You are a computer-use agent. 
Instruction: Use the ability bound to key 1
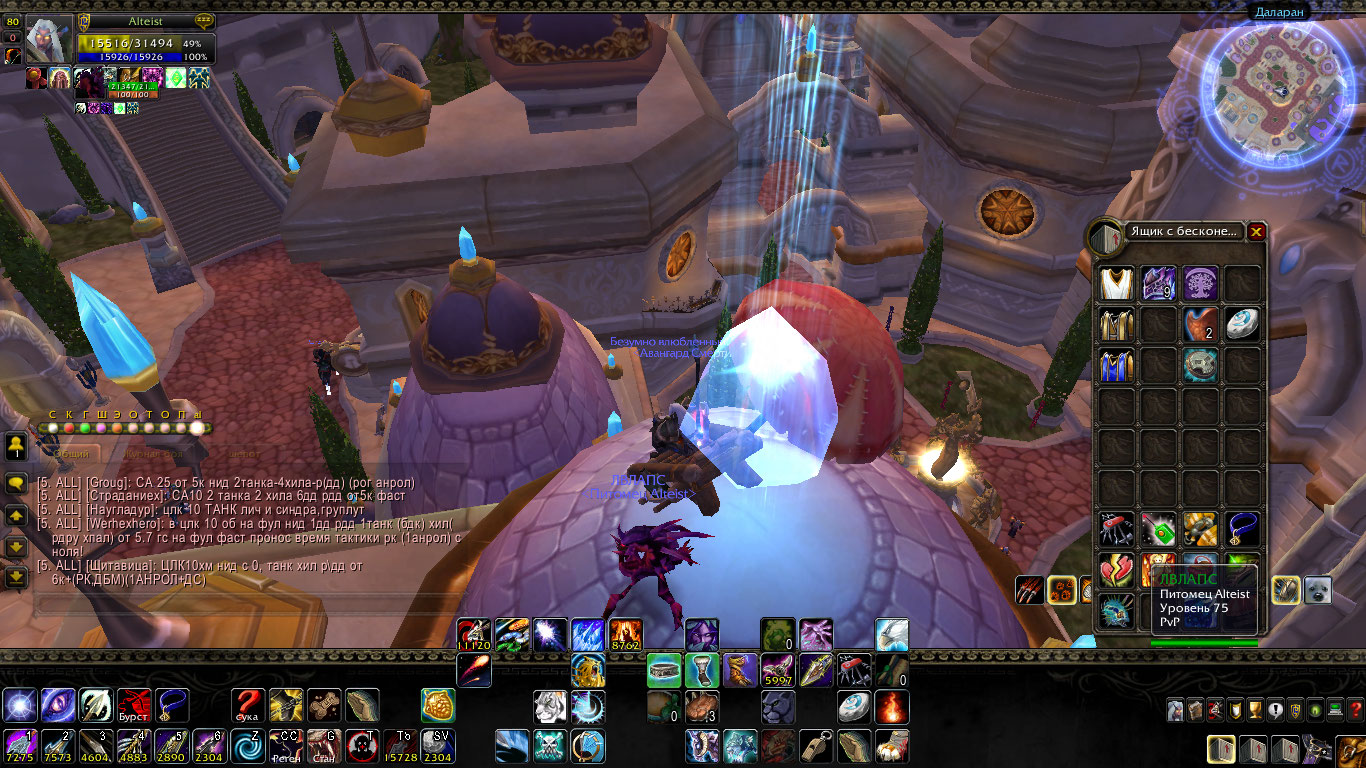(21, 746)
